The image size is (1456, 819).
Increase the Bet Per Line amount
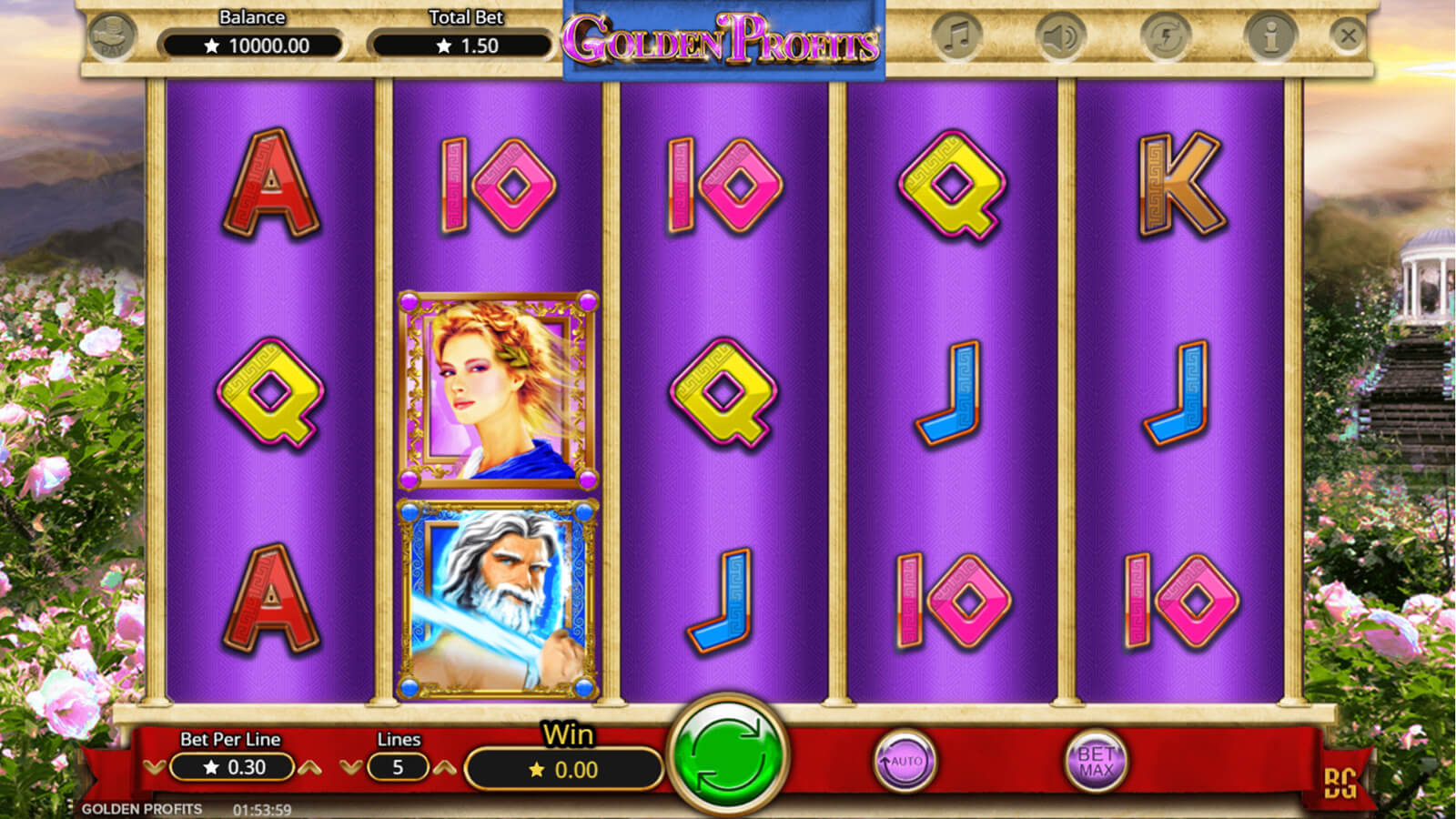tap(310, 768)
